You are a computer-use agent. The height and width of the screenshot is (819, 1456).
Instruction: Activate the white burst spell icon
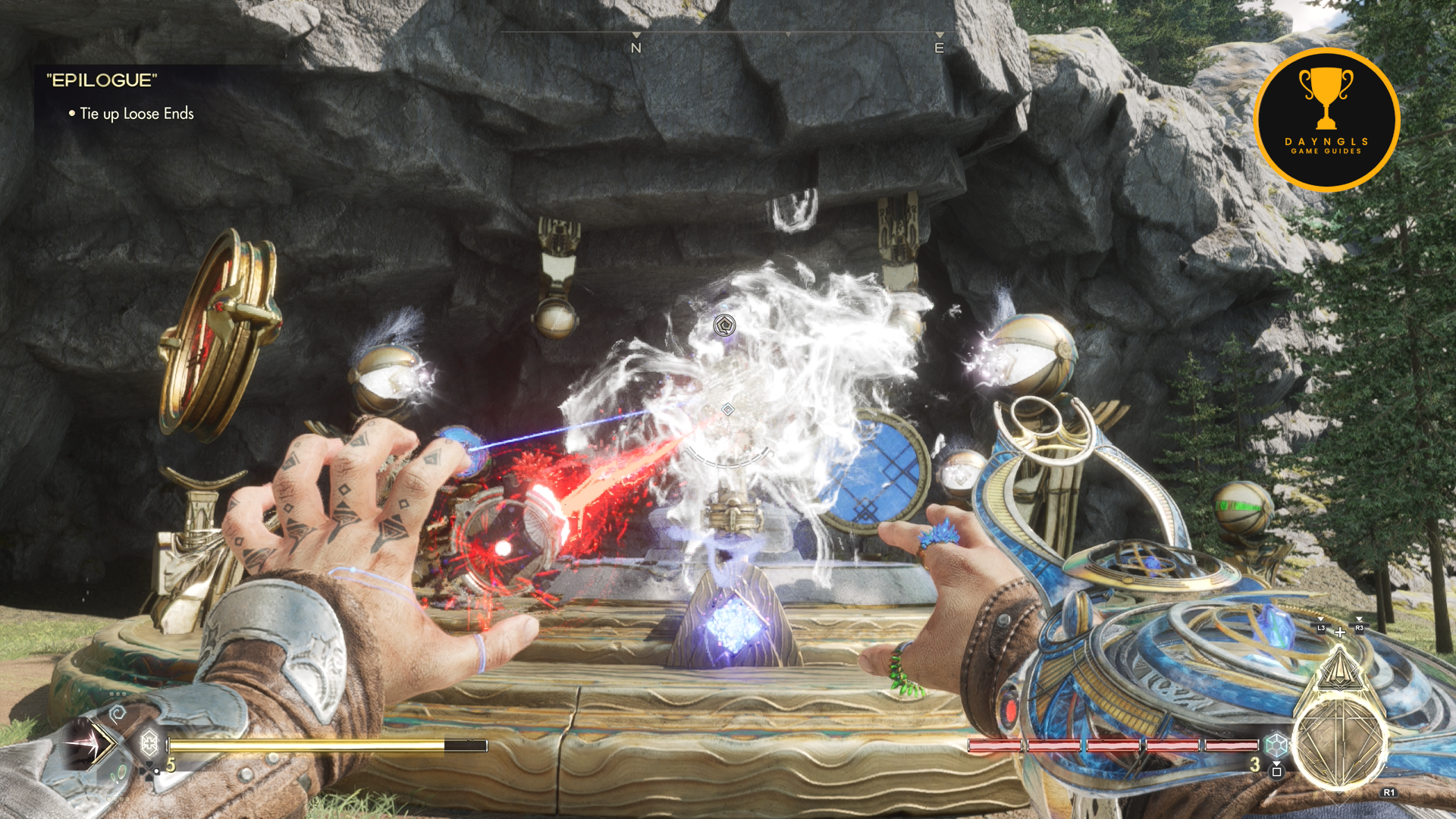[x=85, y=744]
